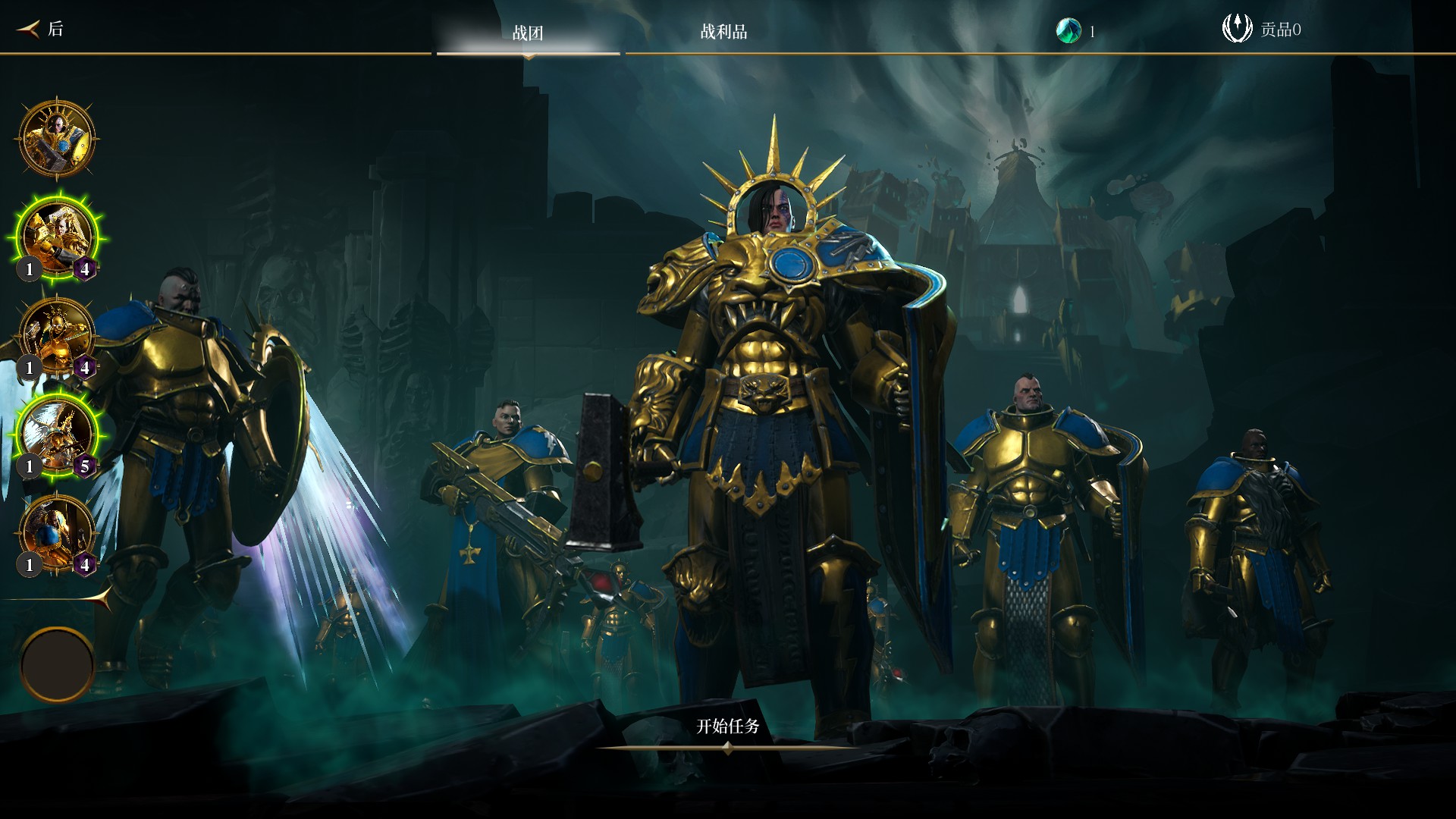Viewport: 1456px width, 819px height.
Task: Click the 贡品 tribute emblem icon
Action: click(x=1237, y=29)
